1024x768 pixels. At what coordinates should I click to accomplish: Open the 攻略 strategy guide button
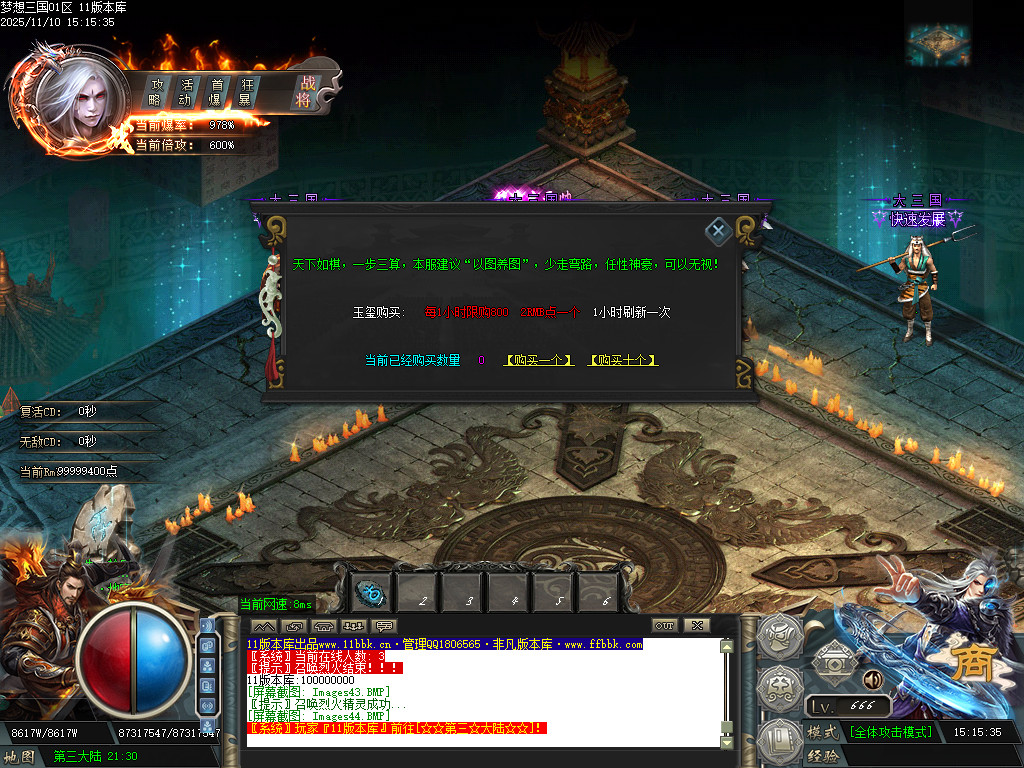pyautogui.click(x=156, y=92)
